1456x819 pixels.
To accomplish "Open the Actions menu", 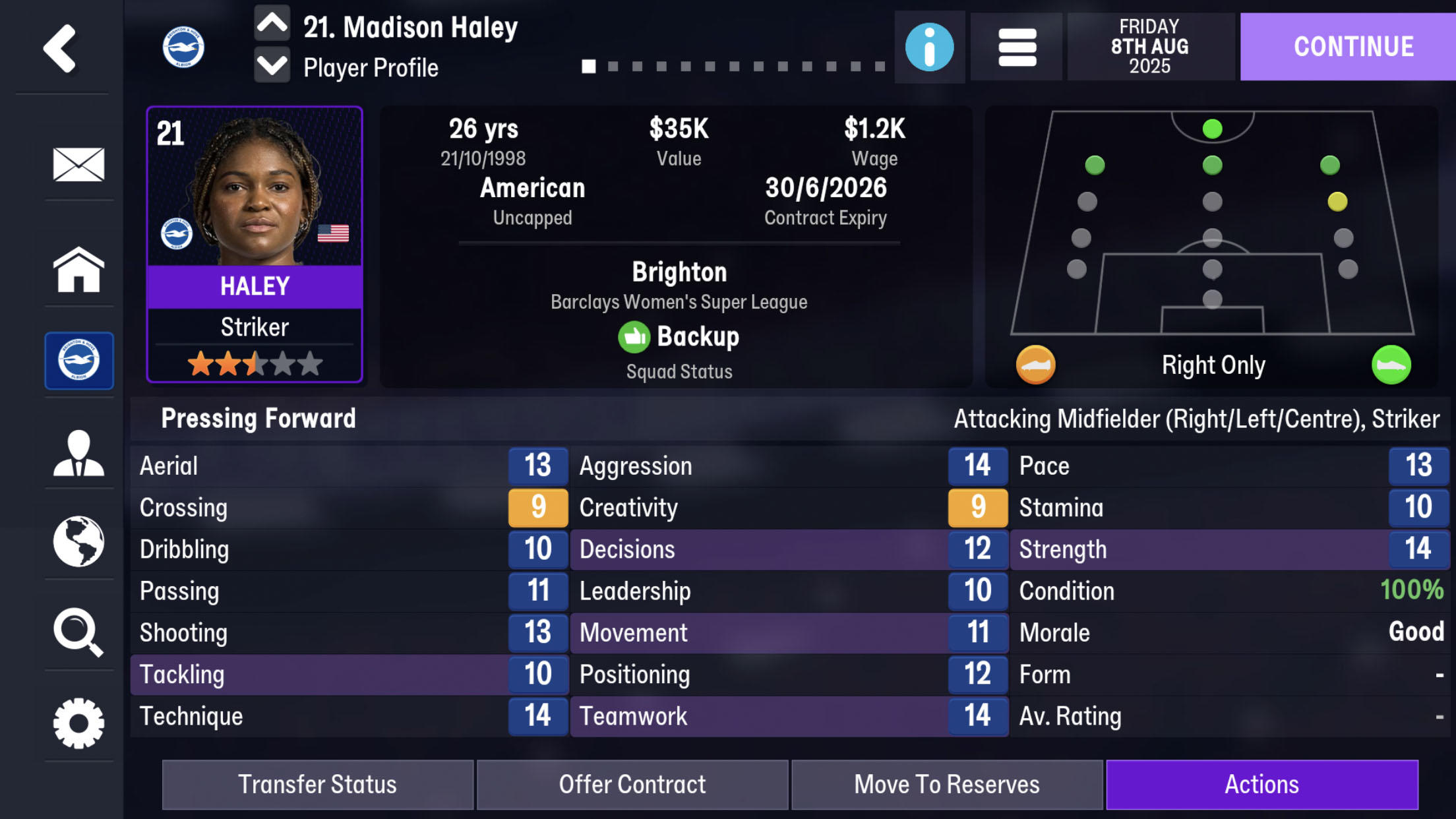I will (x=1263, y=784).
